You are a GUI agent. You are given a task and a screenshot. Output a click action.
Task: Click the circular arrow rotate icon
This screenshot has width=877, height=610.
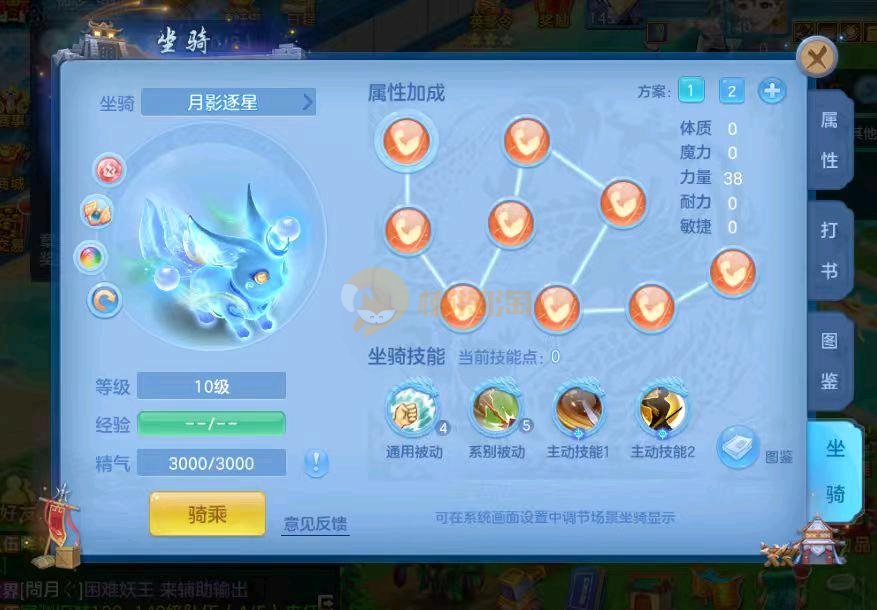point(104,298)
